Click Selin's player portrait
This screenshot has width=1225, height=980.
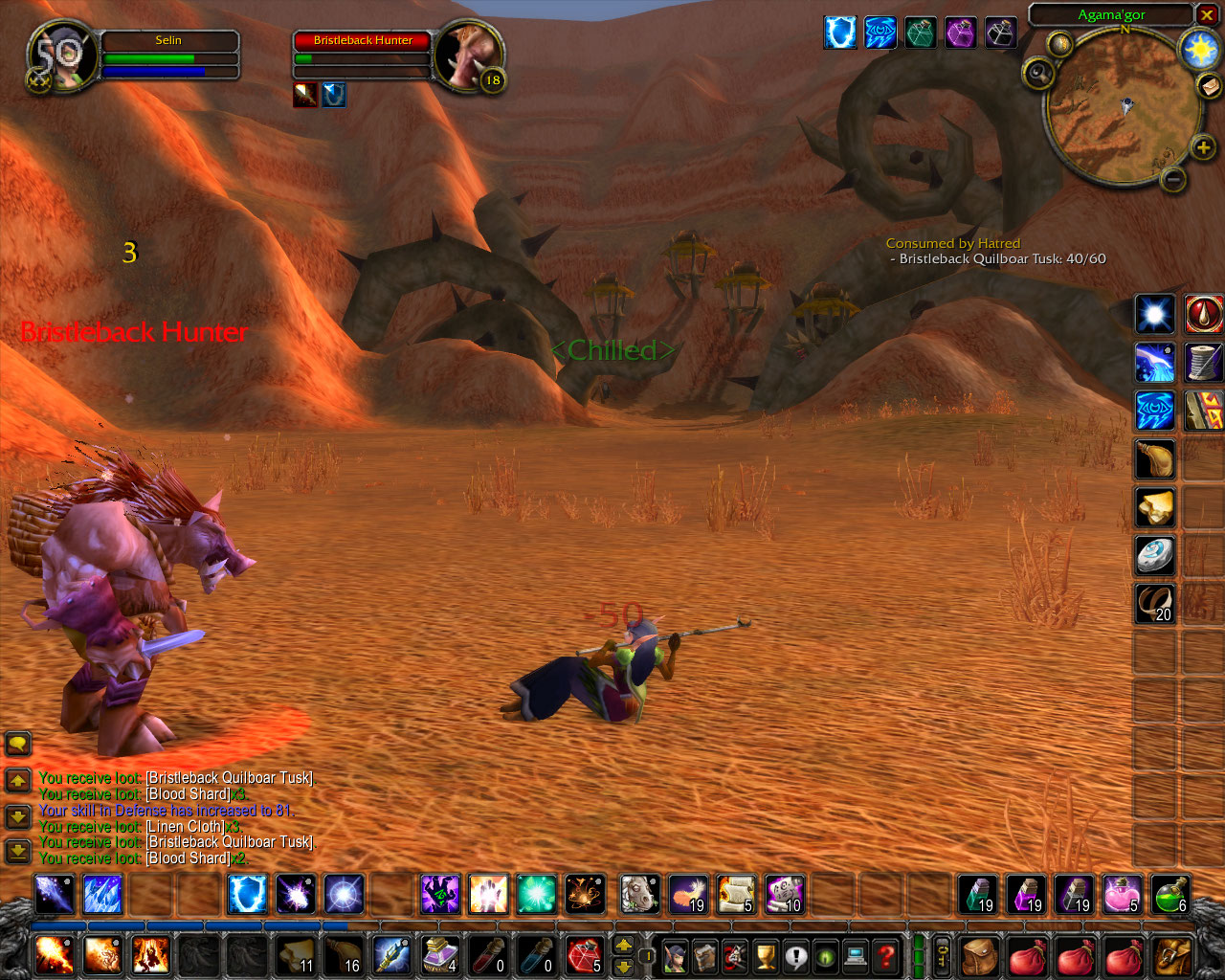63,56
